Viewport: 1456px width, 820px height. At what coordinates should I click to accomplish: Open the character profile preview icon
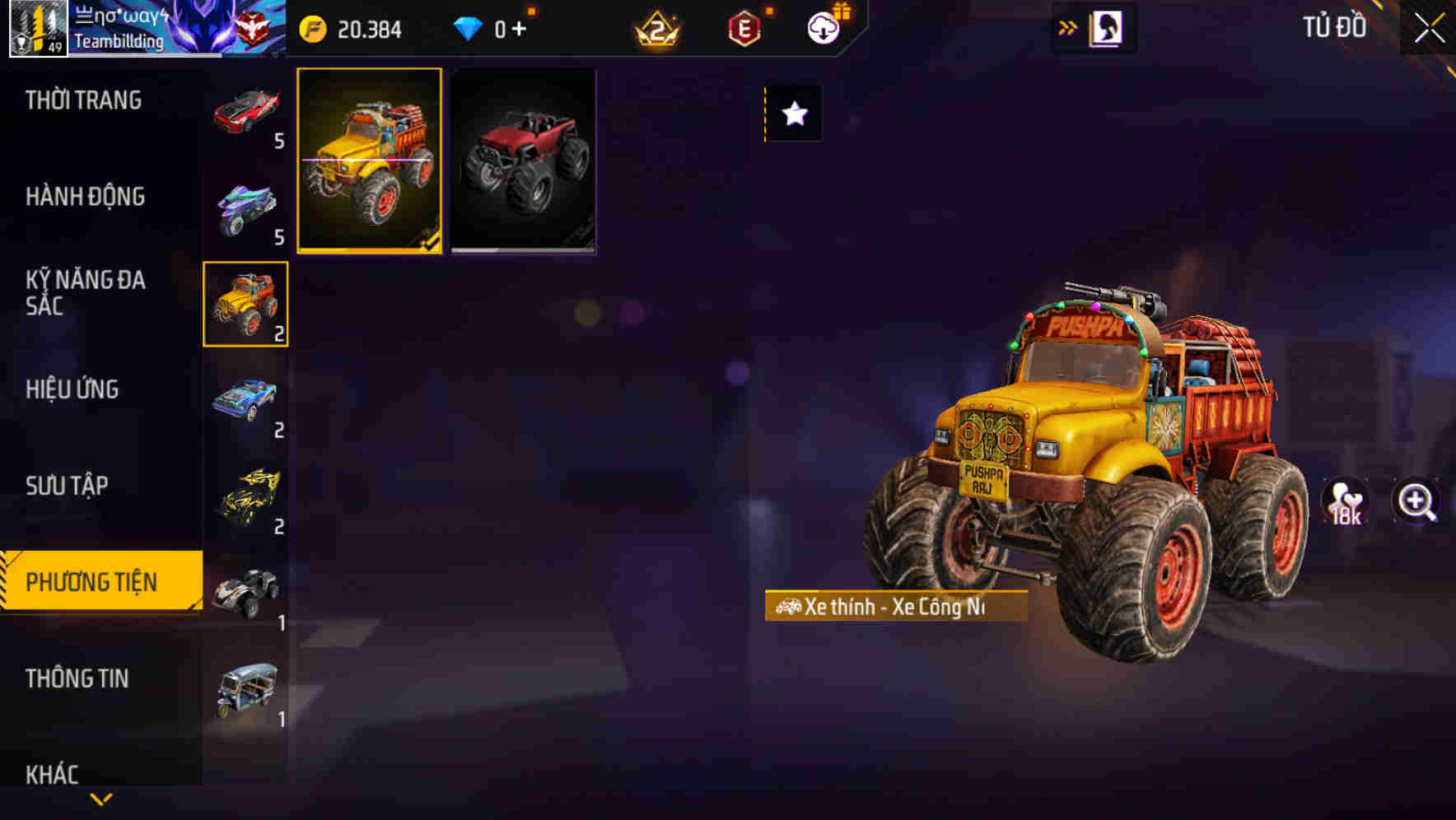tap(1108, 27)
